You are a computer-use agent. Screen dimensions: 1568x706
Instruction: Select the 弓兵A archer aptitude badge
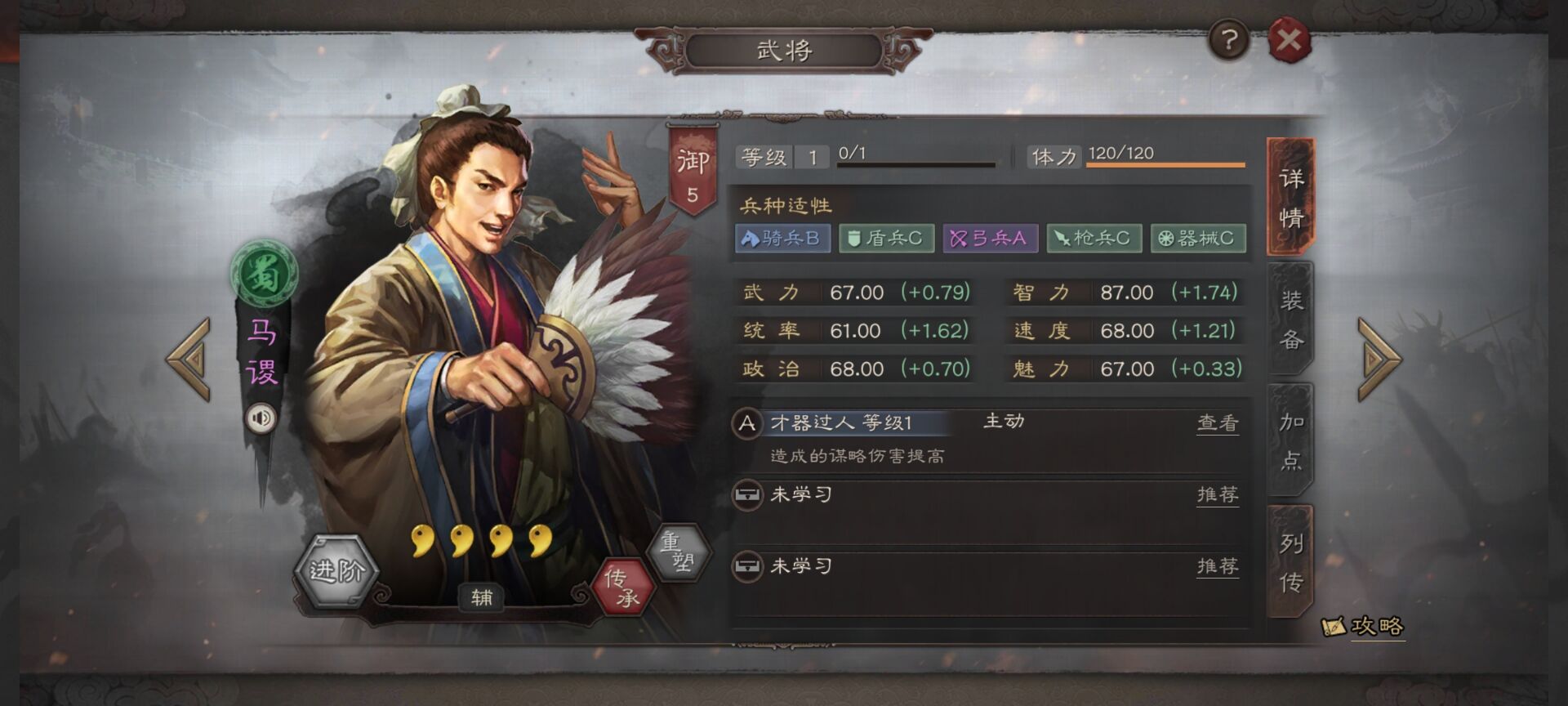990,238
